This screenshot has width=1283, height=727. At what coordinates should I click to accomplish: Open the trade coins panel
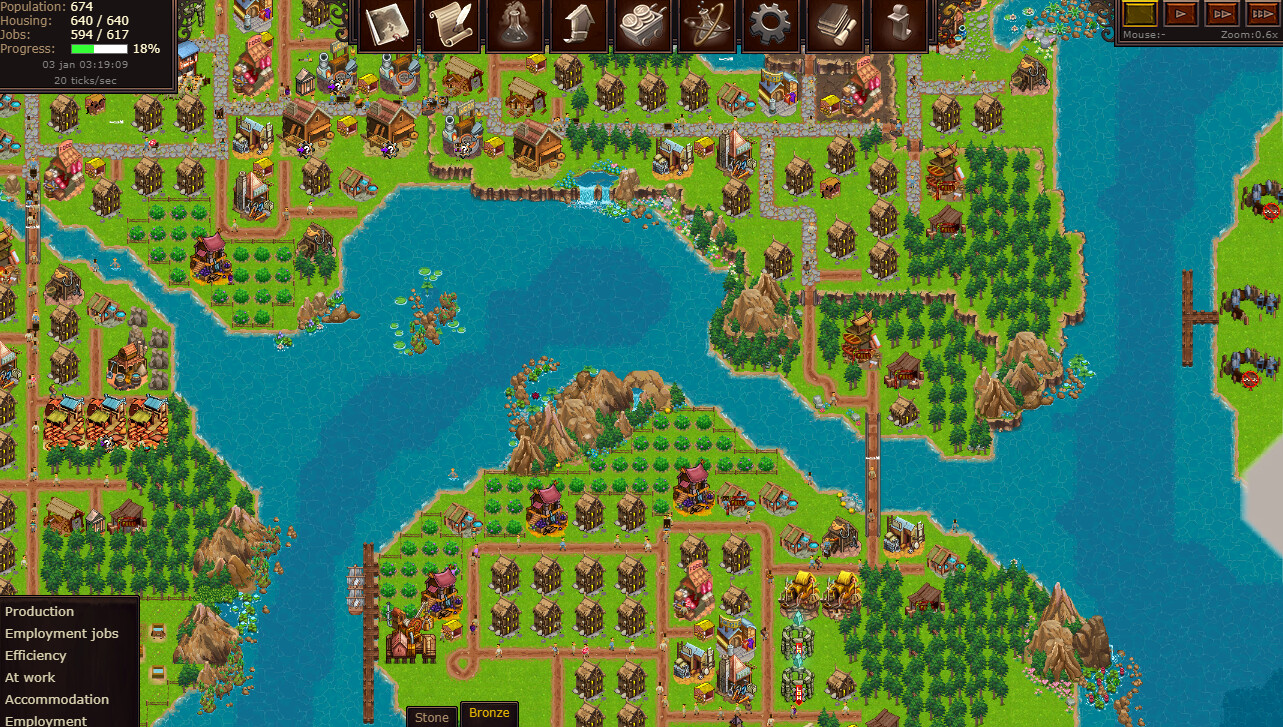point(643,25)
